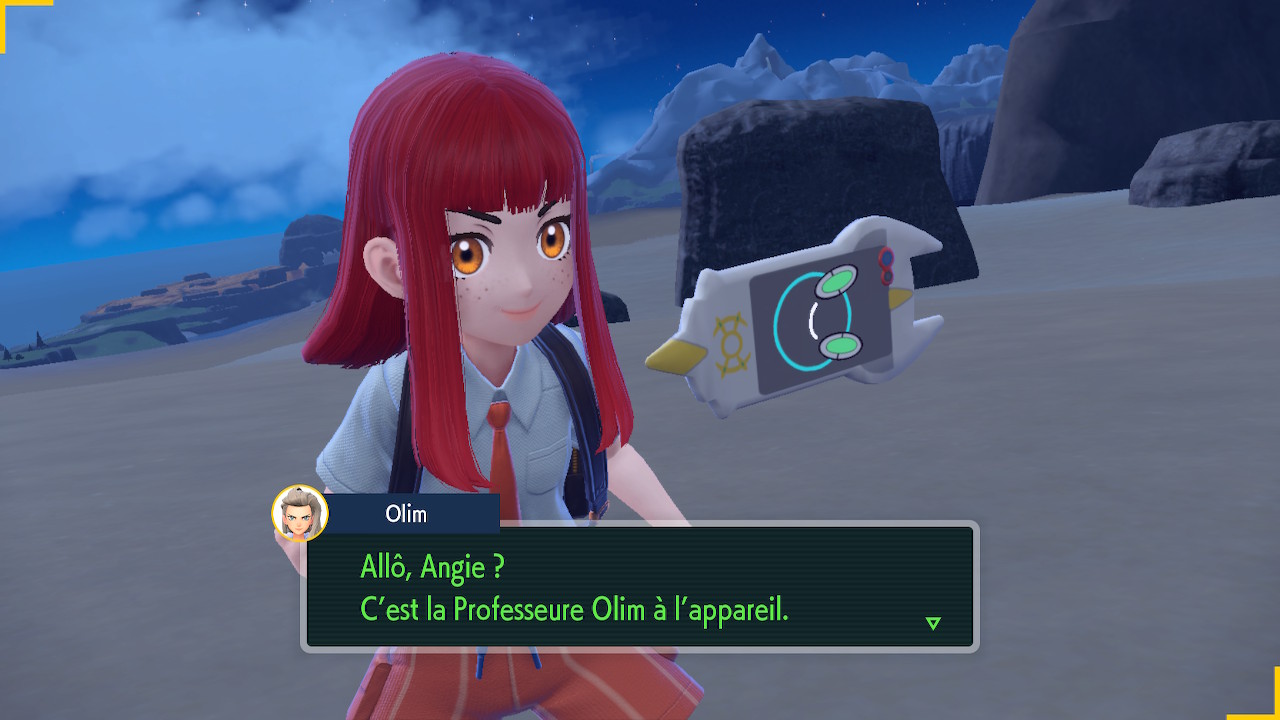Advance dialogue with the green arrow
1280x720 pixels.
click(x=933, y=623)
